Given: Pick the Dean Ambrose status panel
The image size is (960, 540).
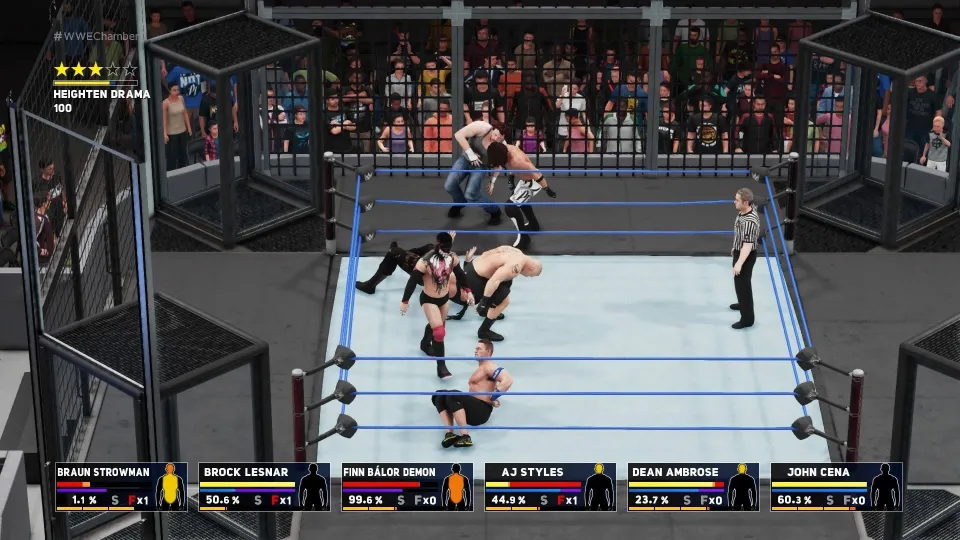Looking at the screenshot, I should [693, 487].
